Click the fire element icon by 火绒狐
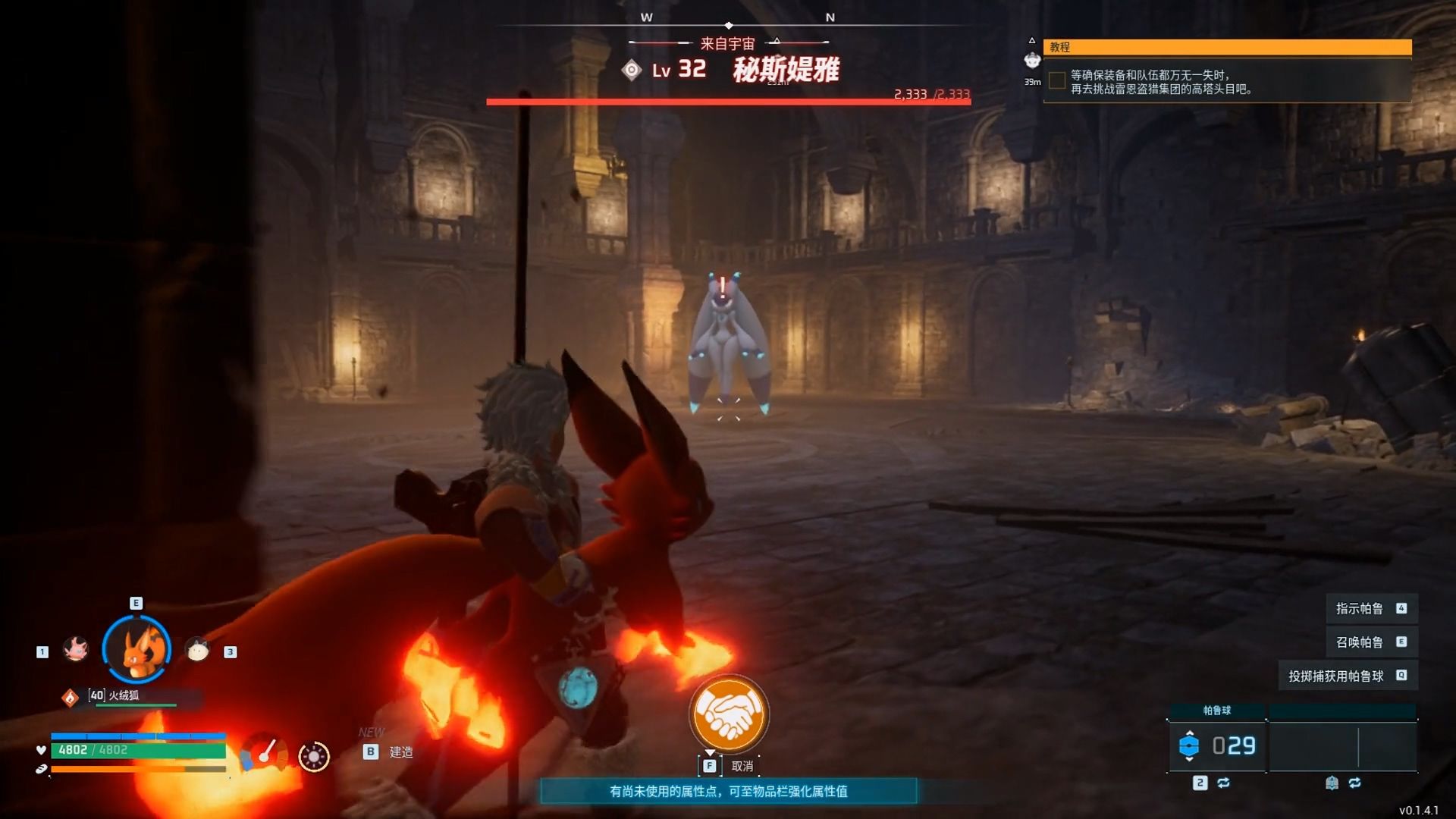This screenshot has width=1456, height=819. pos(71,697)
